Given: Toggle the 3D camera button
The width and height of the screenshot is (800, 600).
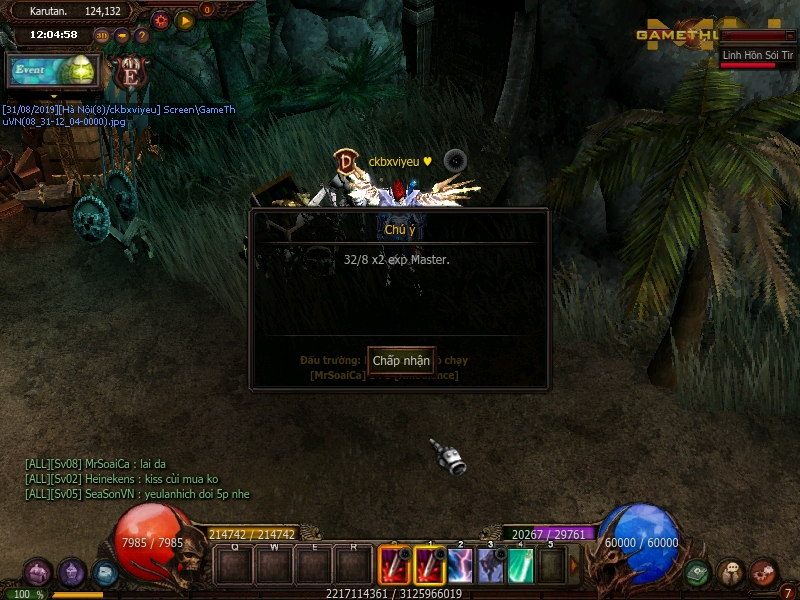Looking at the screenshot, I should click(x=102, y=36).
